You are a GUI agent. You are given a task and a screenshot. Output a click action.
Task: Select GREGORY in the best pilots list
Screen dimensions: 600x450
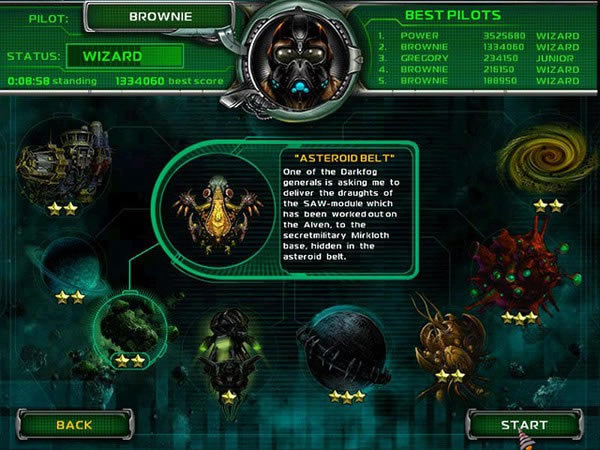click(x=425, y=57)
